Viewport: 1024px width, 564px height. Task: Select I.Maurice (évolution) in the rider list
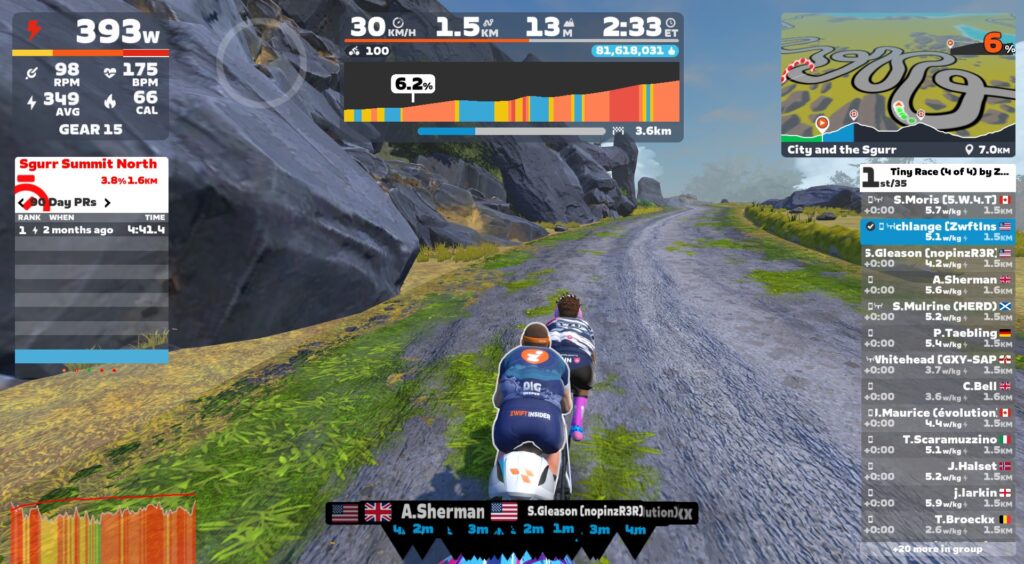938,418
